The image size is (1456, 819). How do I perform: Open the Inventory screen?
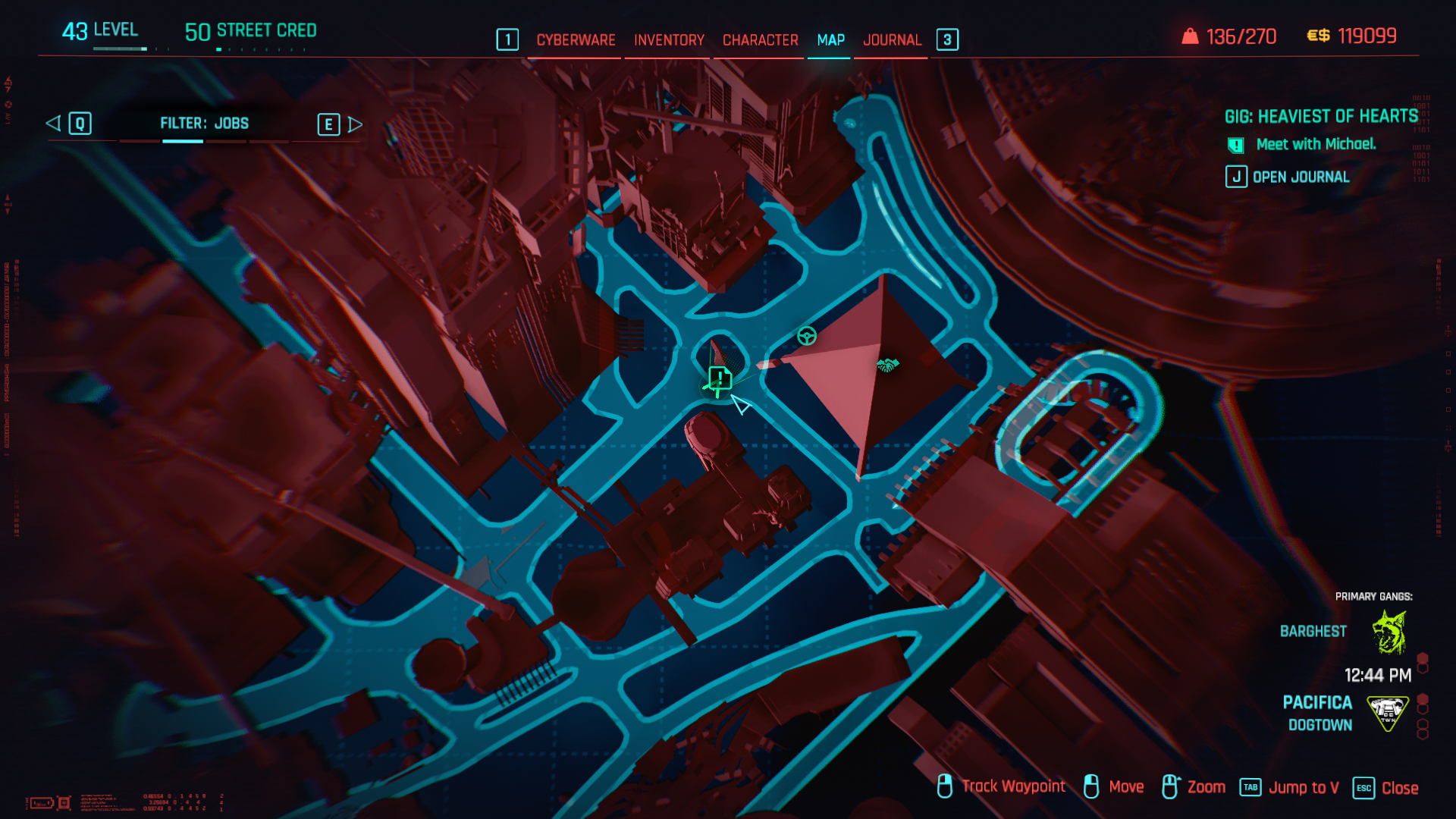click(668, 40)
